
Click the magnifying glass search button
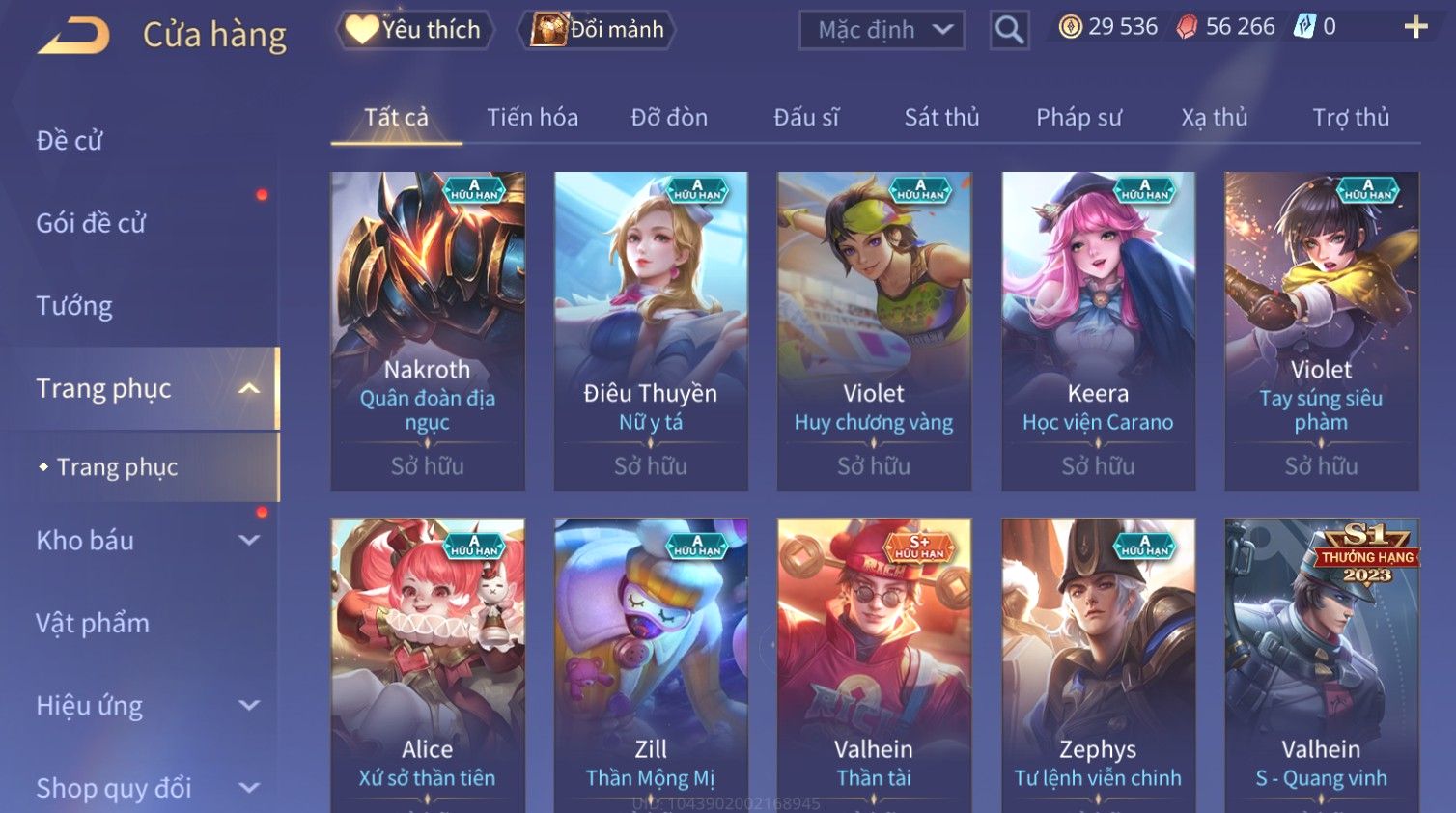click(x=1009, y=31)
